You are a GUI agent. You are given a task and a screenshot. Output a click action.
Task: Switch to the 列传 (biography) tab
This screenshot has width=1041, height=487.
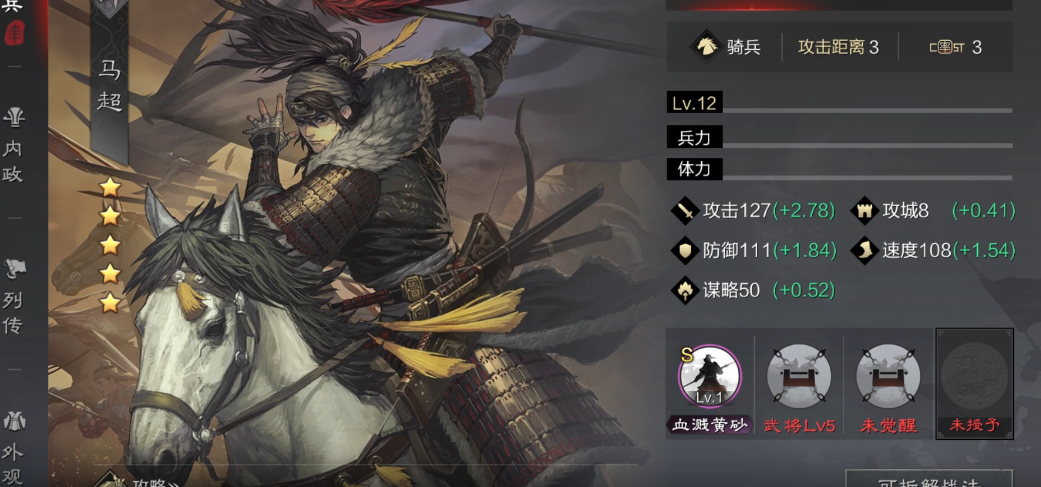tap(14, 297)
